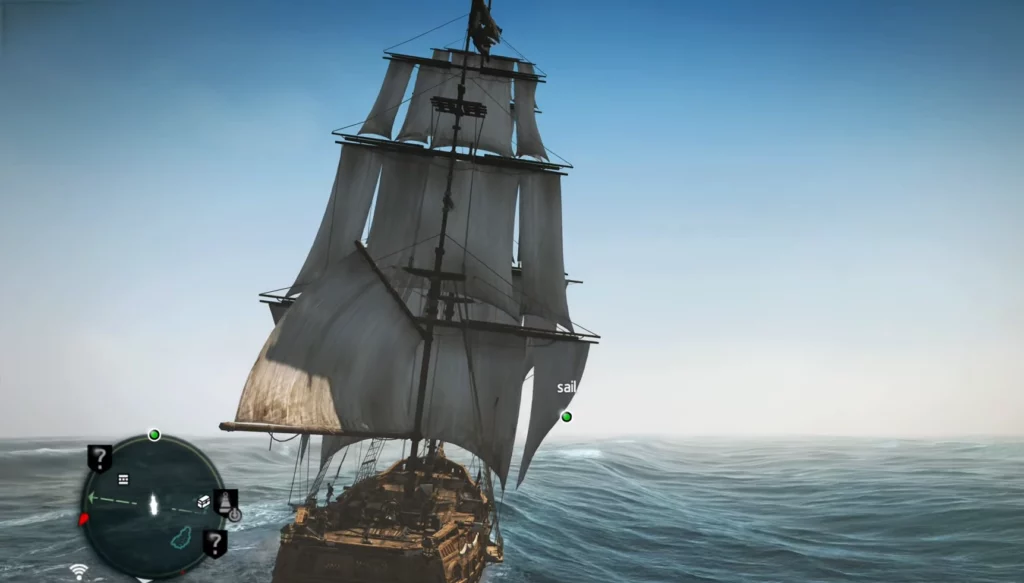
Task: Click the buoy marker on the minimap rim
Action: tap(227, 501)
